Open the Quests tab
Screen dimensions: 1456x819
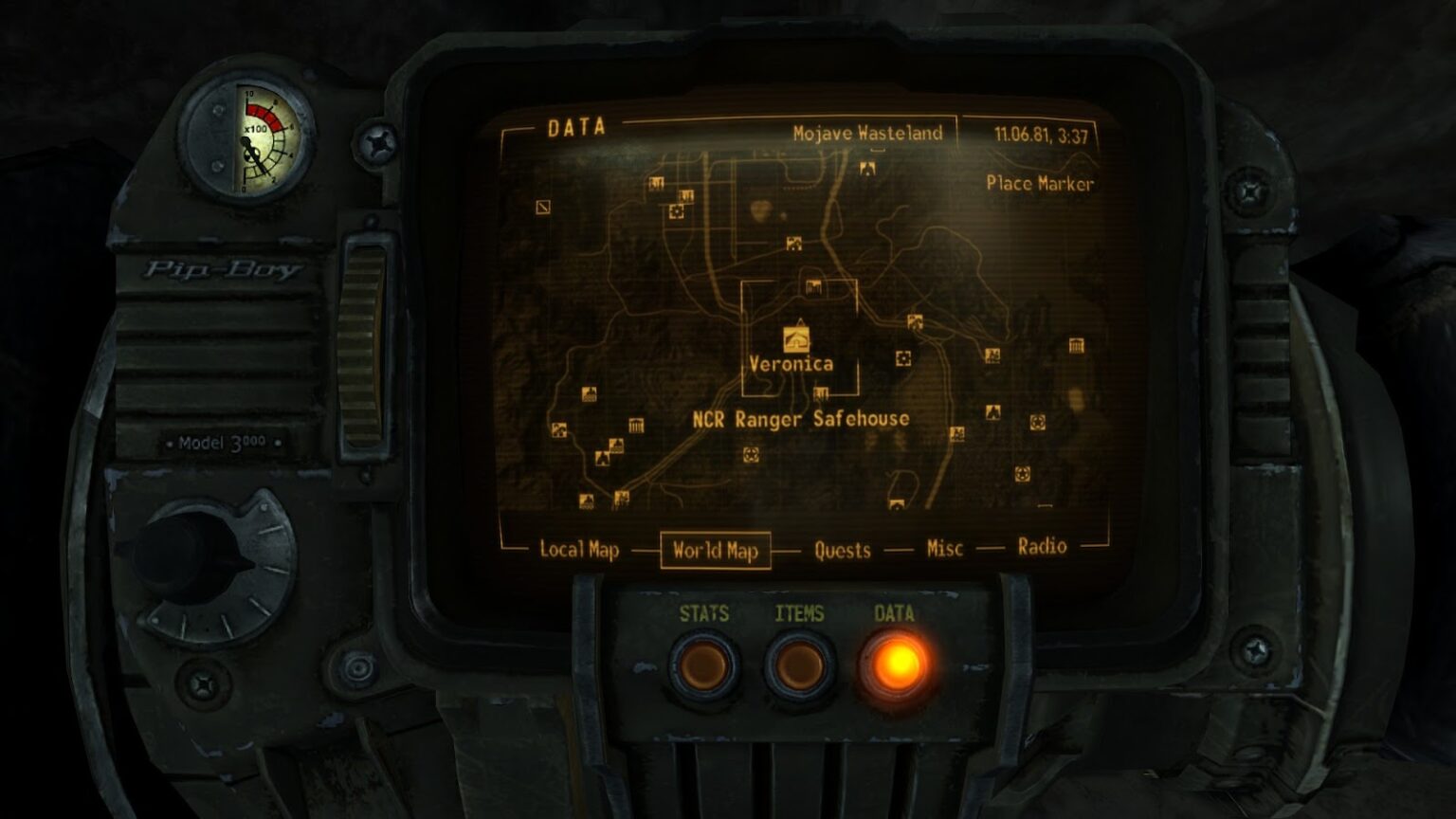[842, 550]
